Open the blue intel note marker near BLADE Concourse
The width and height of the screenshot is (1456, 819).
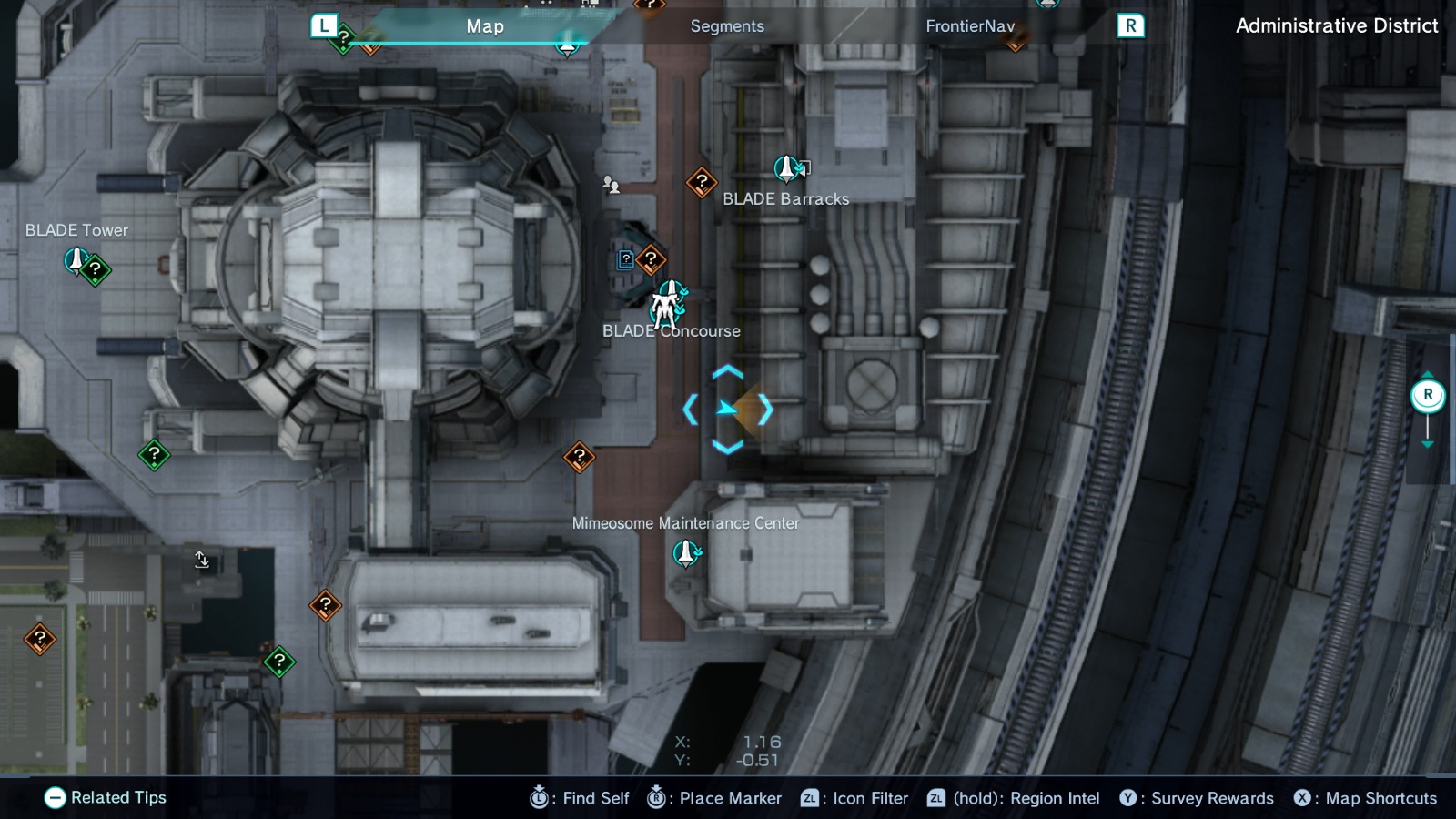point(625,259)
